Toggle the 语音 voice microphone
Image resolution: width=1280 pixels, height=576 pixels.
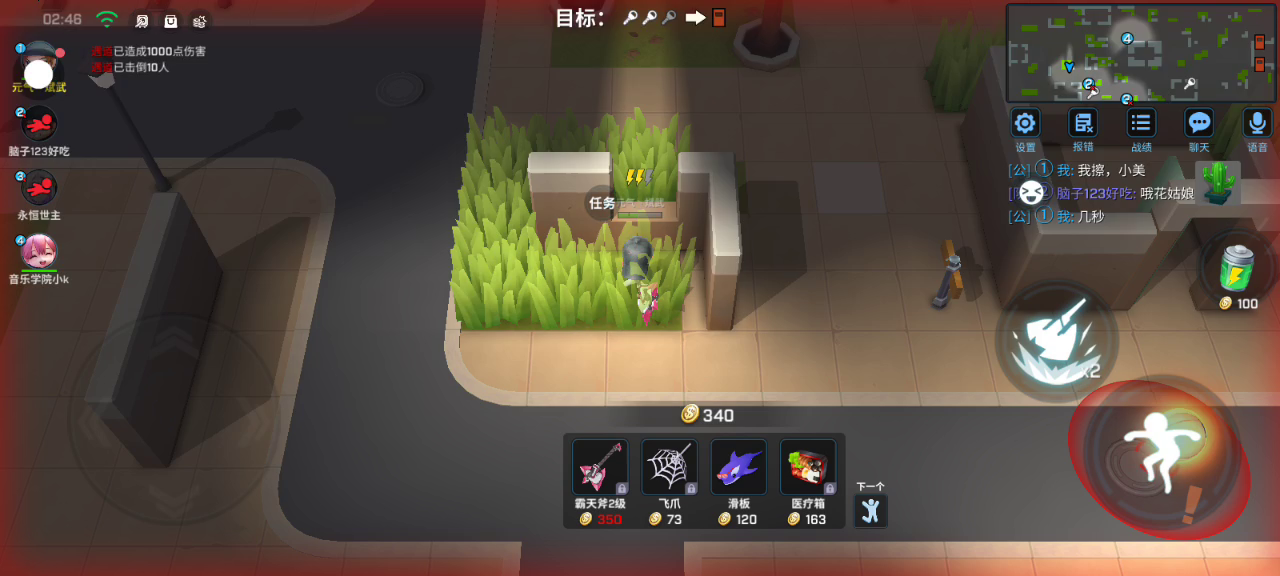click(x=1257, y=124)
